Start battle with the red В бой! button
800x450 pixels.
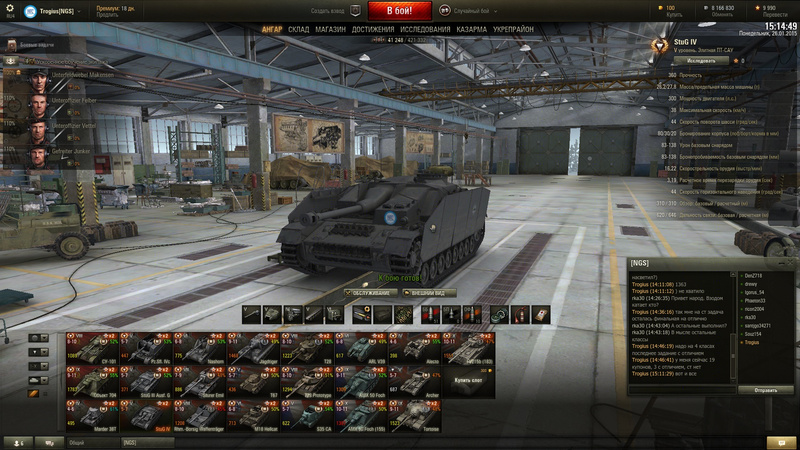coord(400,11)
